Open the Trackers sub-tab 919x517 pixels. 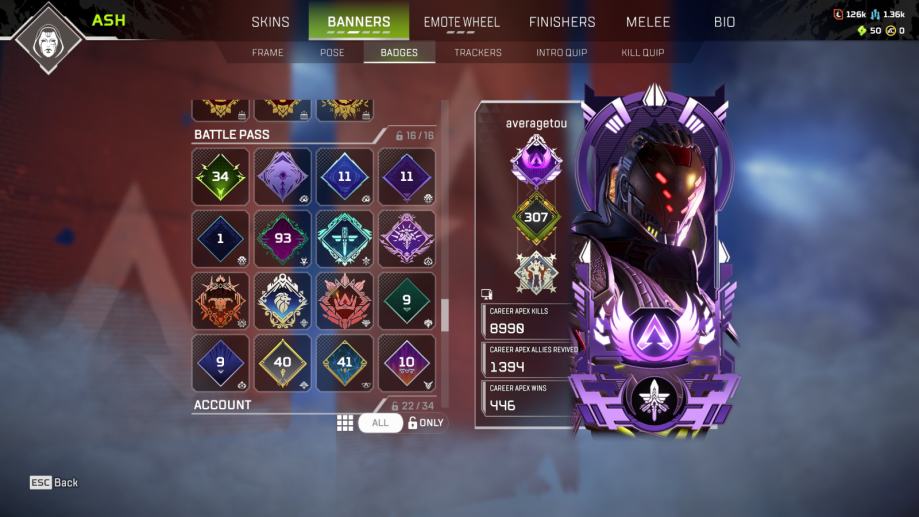pos(478,52)
